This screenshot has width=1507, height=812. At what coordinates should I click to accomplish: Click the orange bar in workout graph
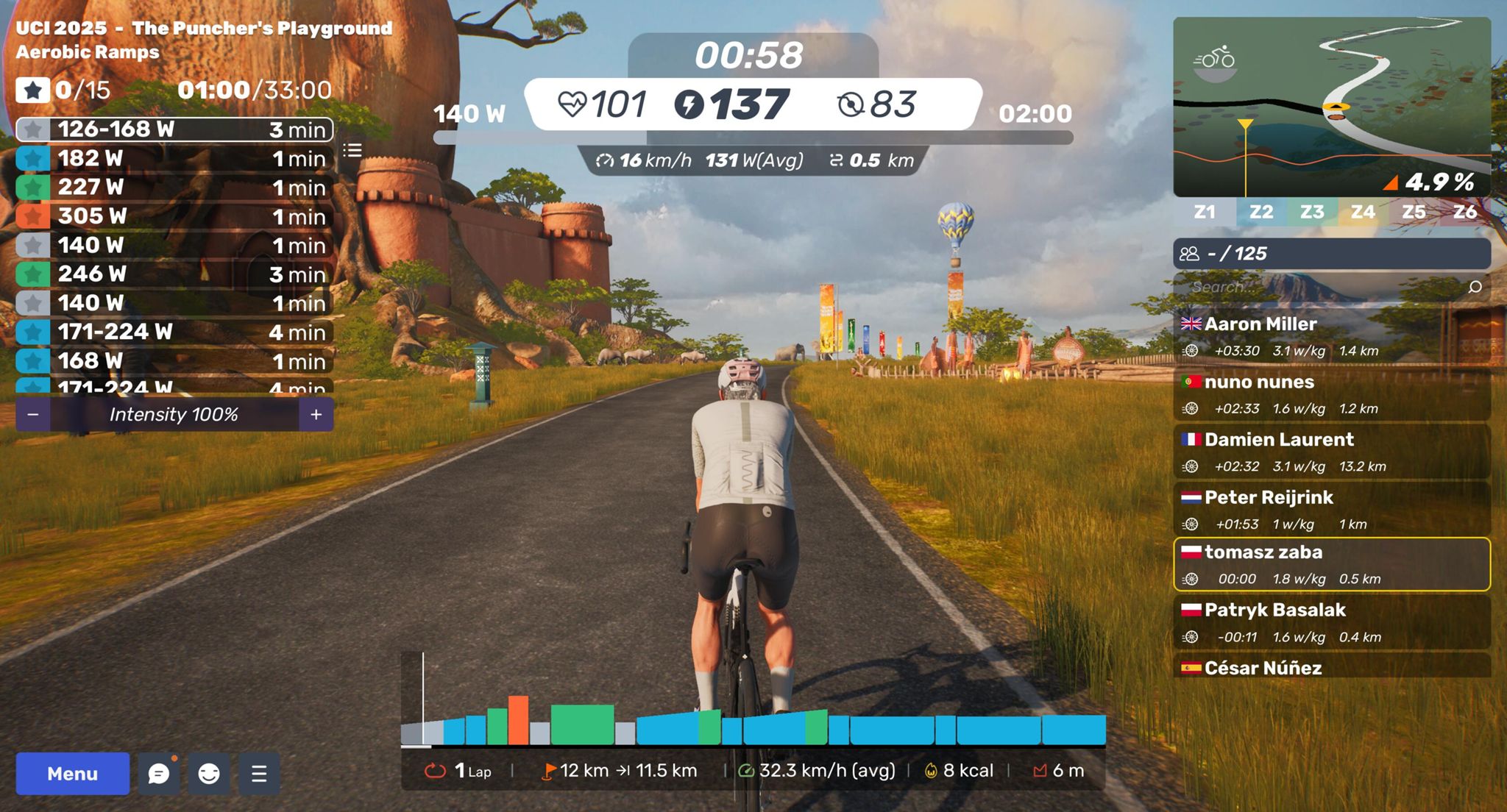click(x=518, y=720)
